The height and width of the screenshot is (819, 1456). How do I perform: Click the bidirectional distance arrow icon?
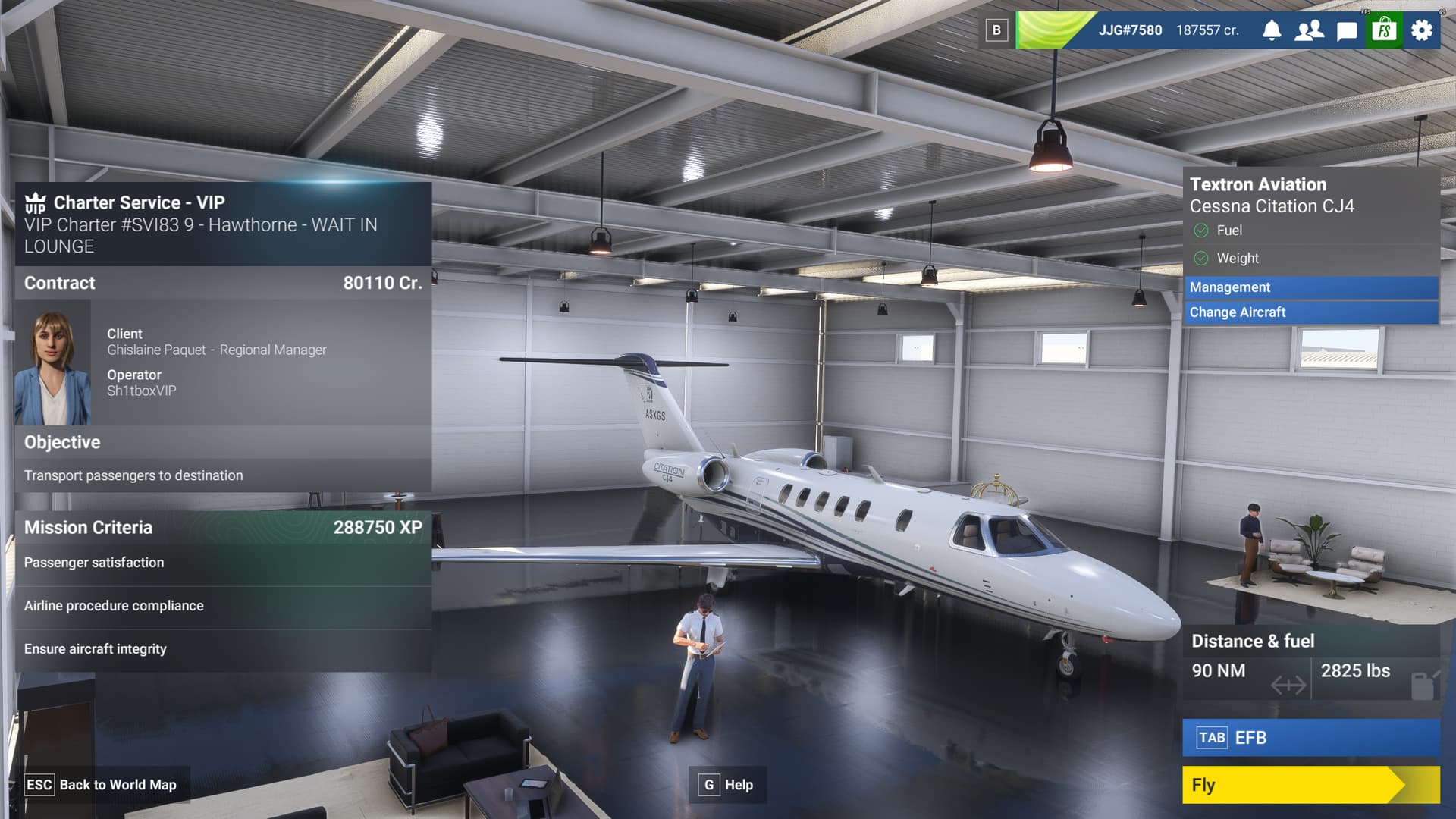[1289, 683]
